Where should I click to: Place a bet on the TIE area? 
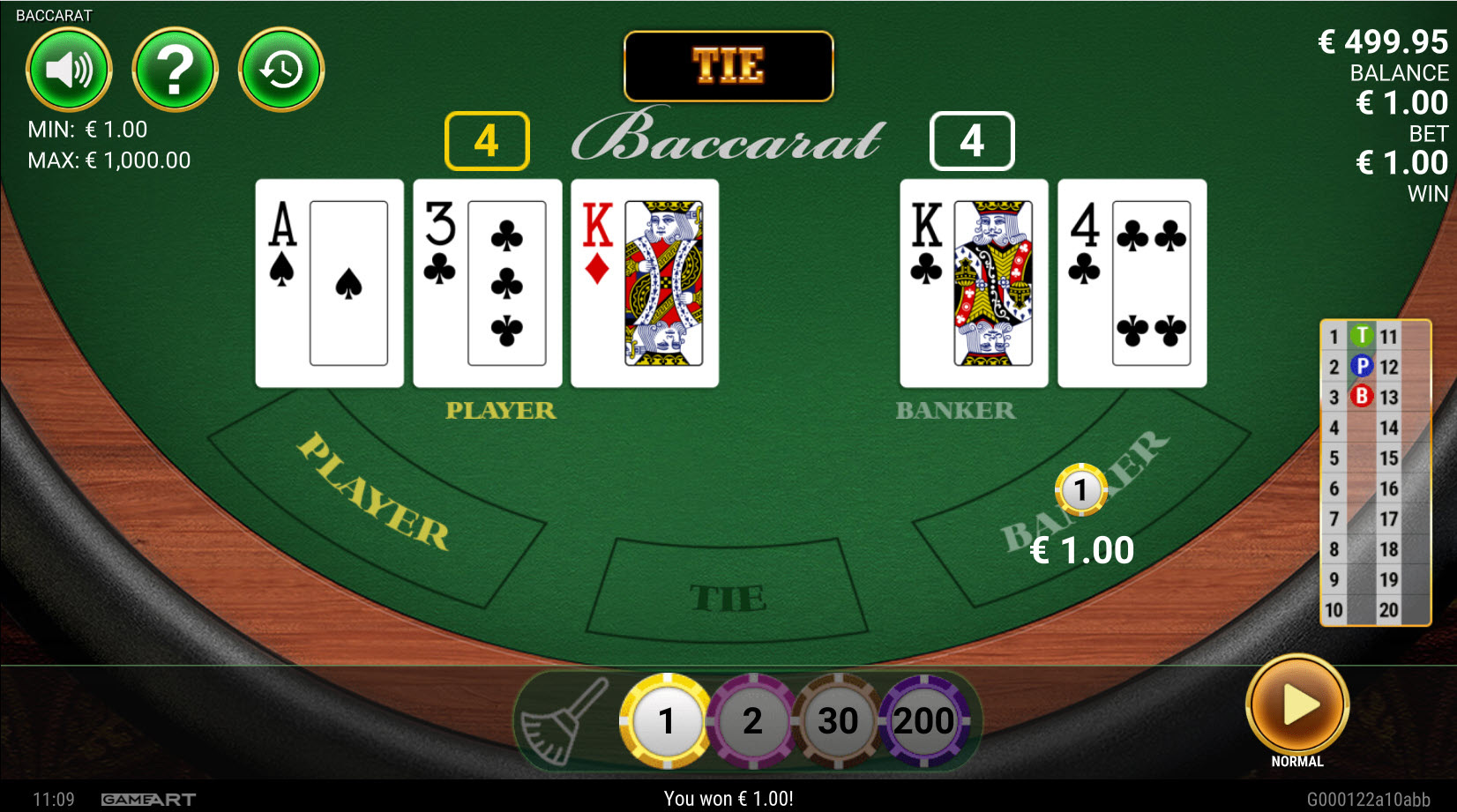pos(727,592)
